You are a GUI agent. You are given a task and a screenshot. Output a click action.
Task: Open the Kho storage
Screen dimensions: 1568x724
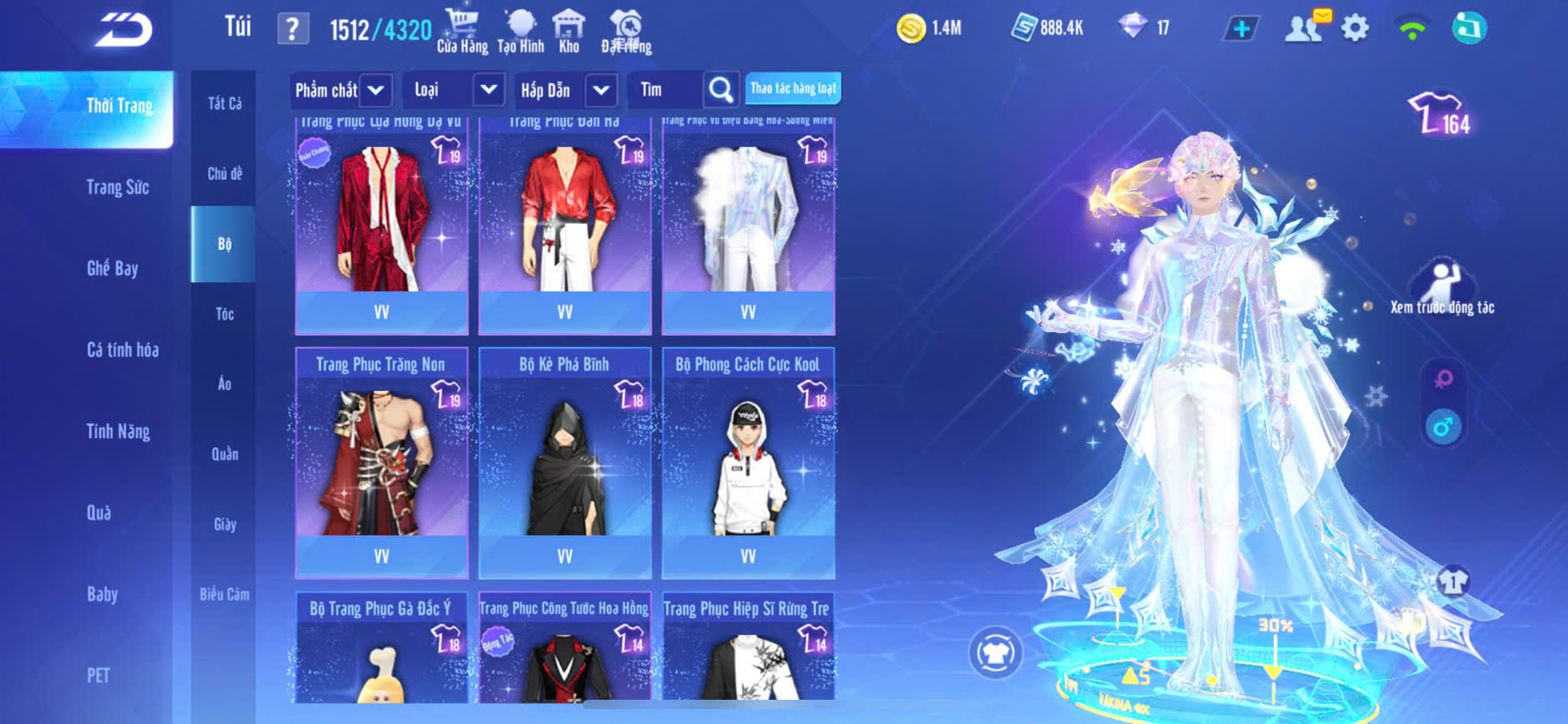tap(569, 31)
